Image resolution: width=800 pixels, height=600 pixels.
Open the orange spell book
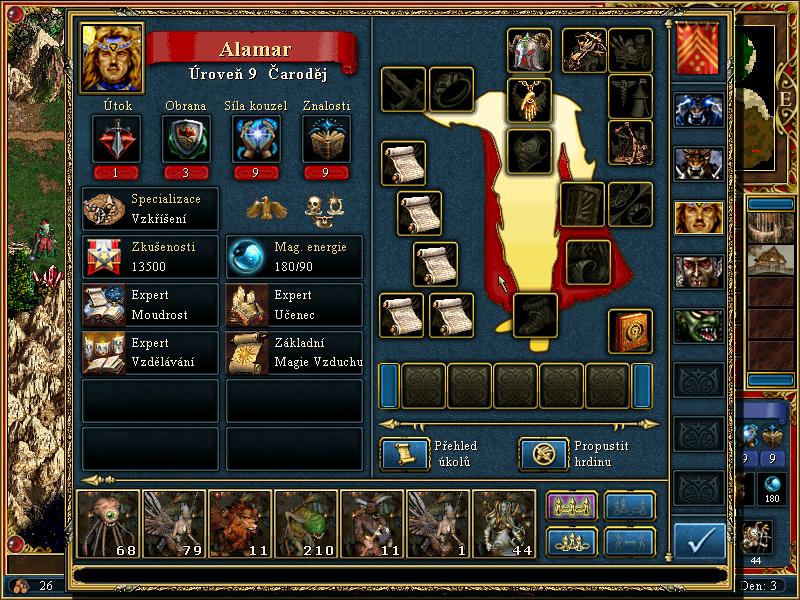tap(631, 332)
